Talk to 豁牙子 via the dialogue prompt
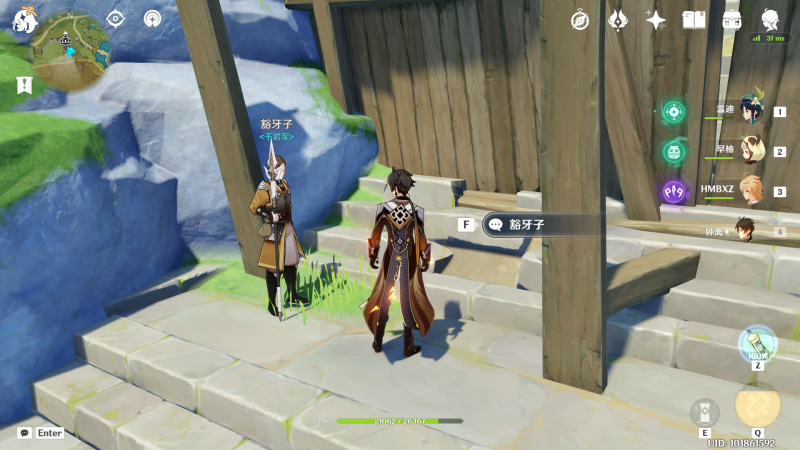The image size is (800, 450). 540,225
